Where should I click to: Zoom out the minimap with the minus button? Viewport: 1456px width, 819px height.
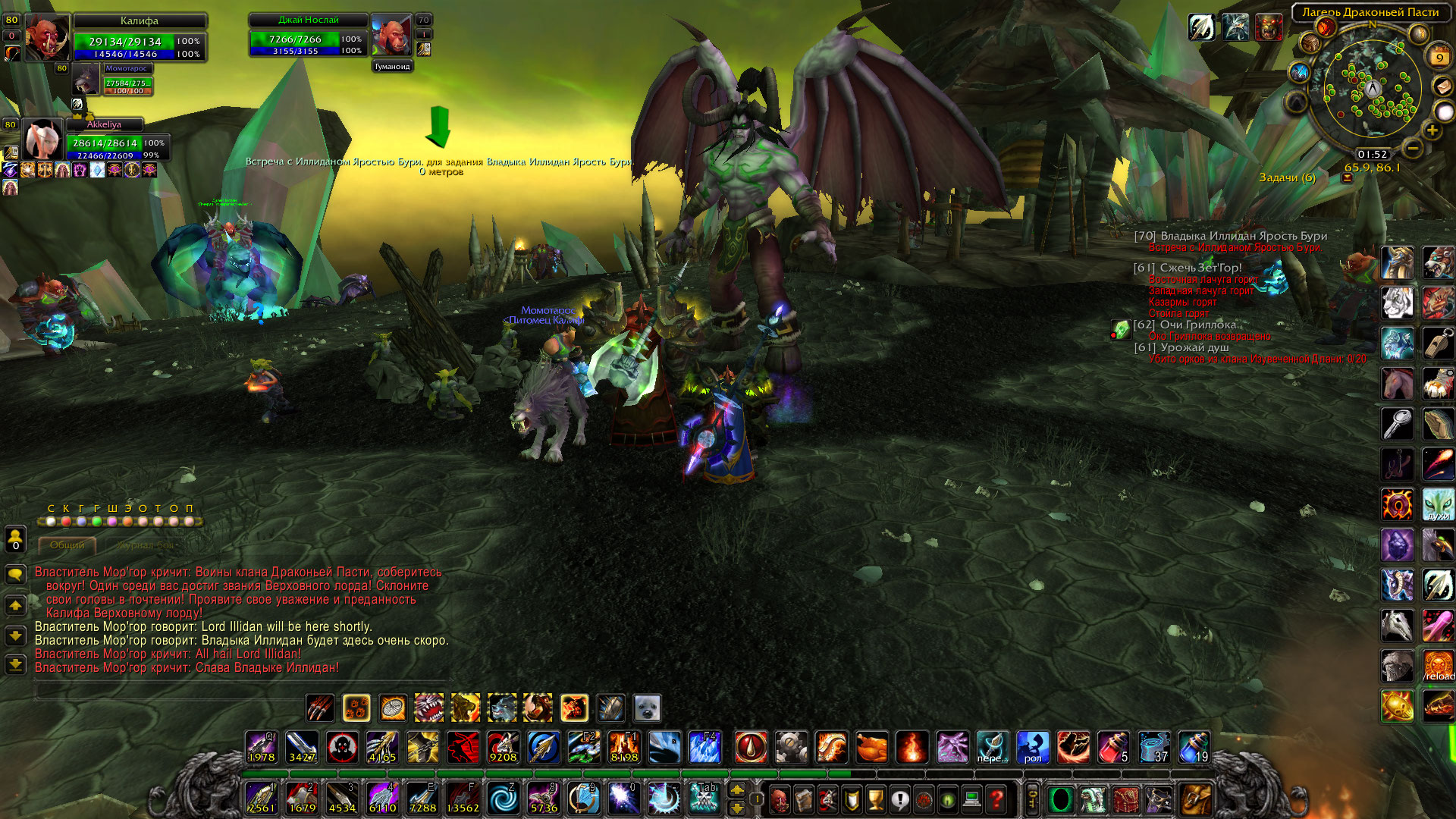pos(1412,148)
